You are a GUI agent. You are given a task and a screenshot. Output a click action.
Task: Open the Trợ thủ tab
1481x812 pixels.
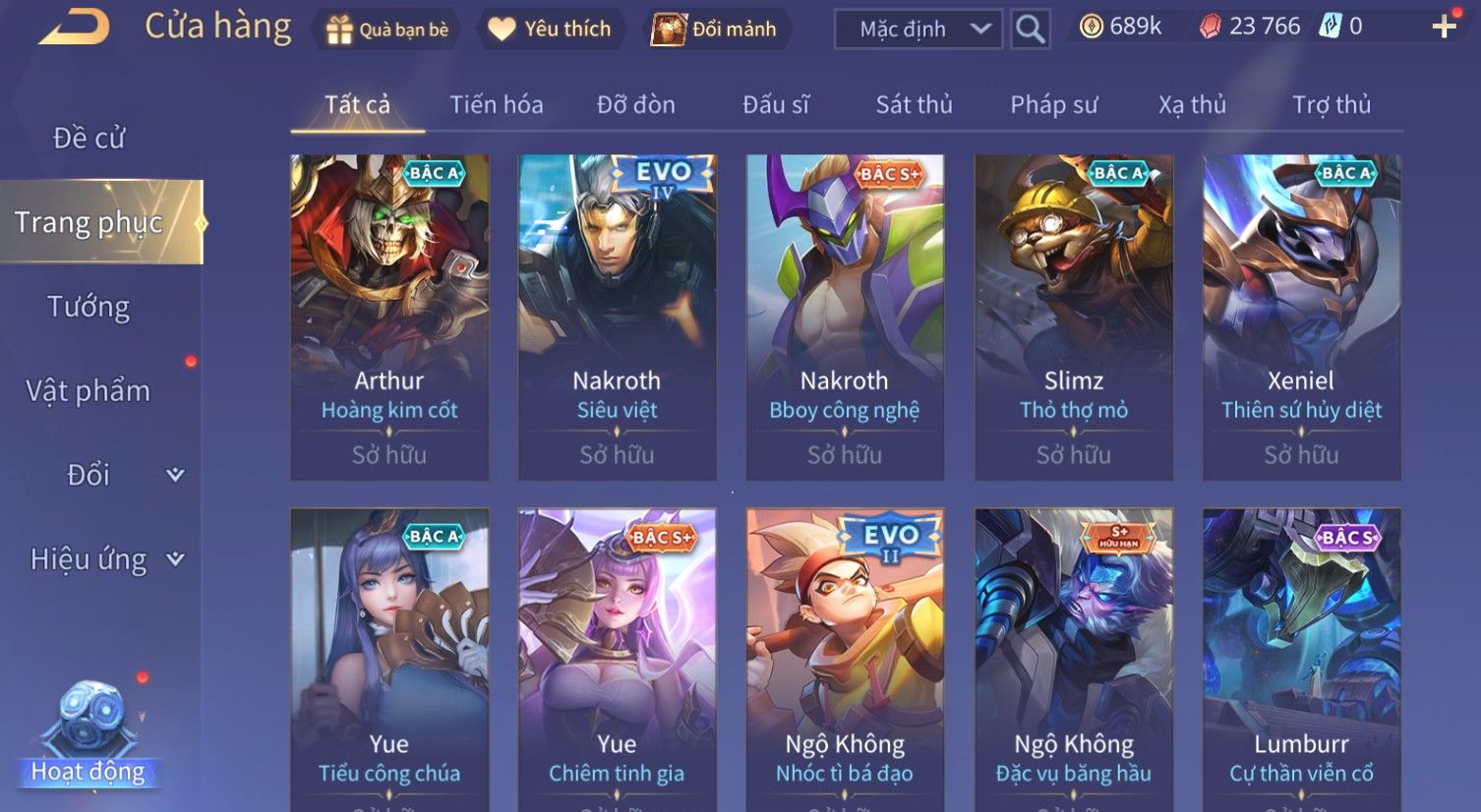click(1332, 105)
